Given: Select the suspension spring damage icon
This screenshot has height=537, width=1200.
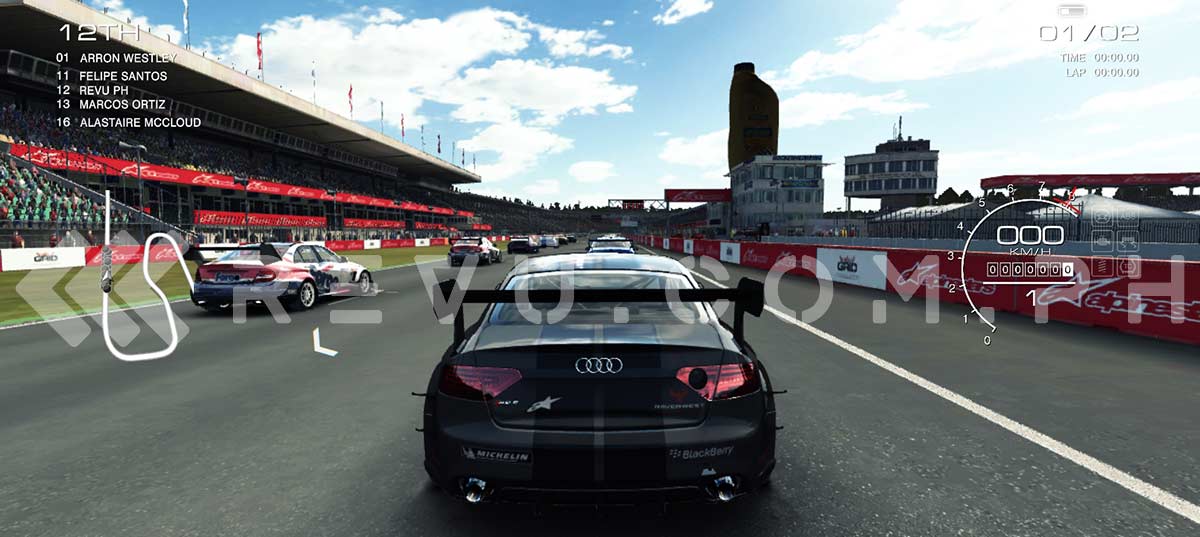Looking at the screenshot, I should 1103,268.
